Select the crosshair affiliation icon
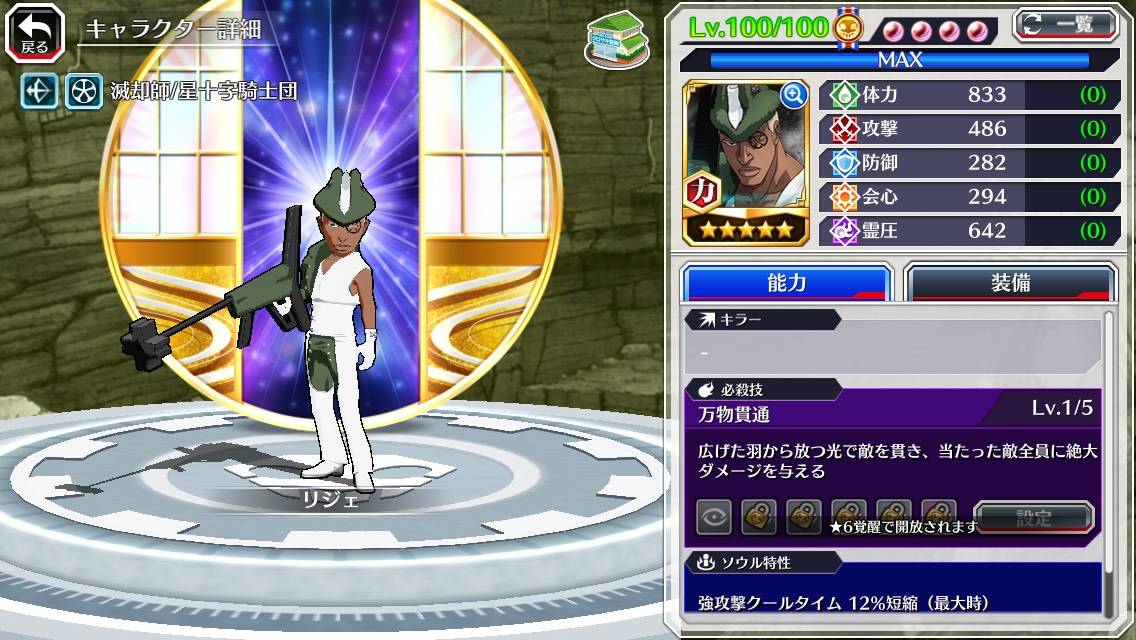This screenshot has width=1136, height=640. point(41,92)
